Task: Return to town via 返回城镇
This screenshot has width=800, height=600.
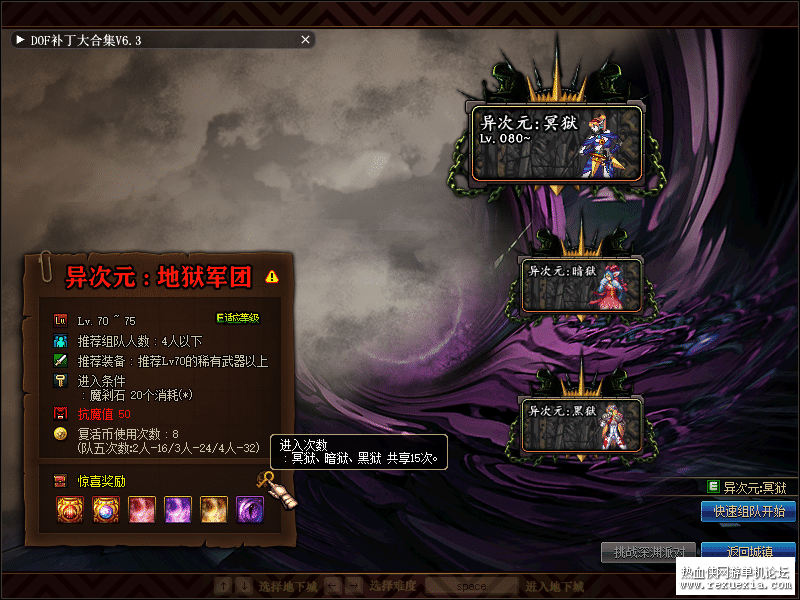Action: click(x=748, y=551)
